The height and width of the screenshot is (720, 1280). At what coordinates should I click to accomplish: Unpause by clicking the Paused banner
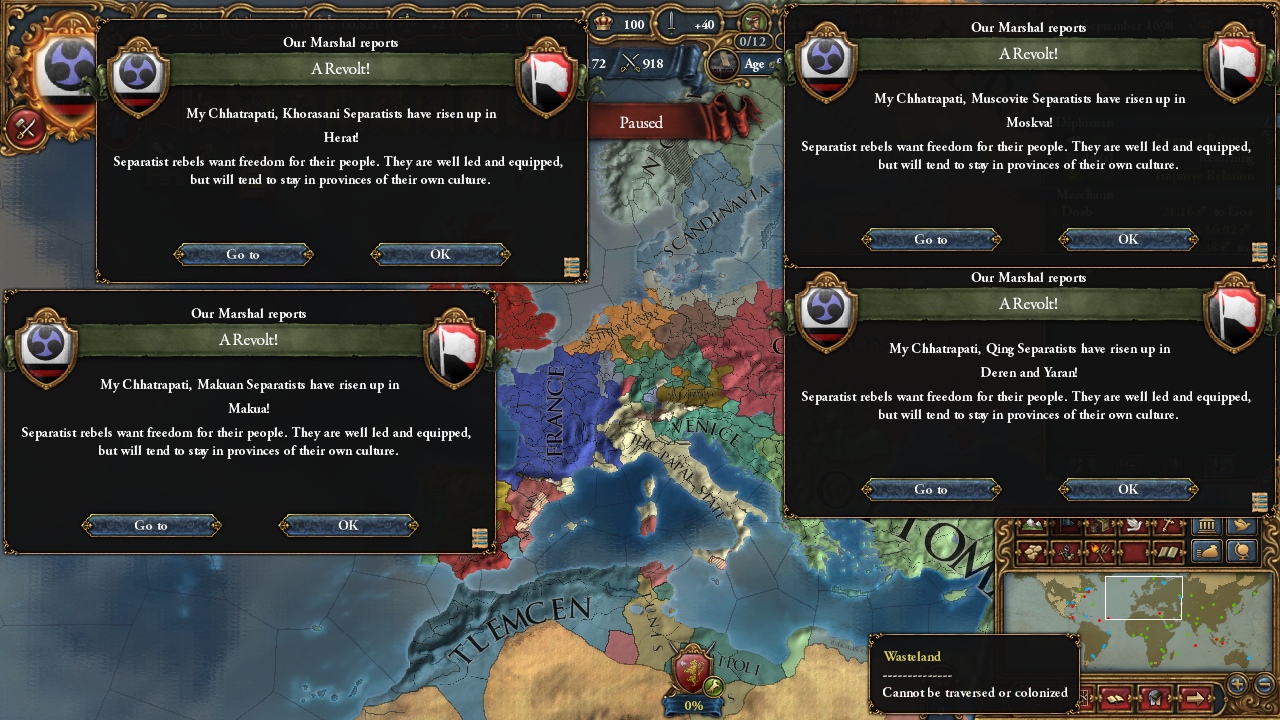pyautogui.click(x=640, y=122)
